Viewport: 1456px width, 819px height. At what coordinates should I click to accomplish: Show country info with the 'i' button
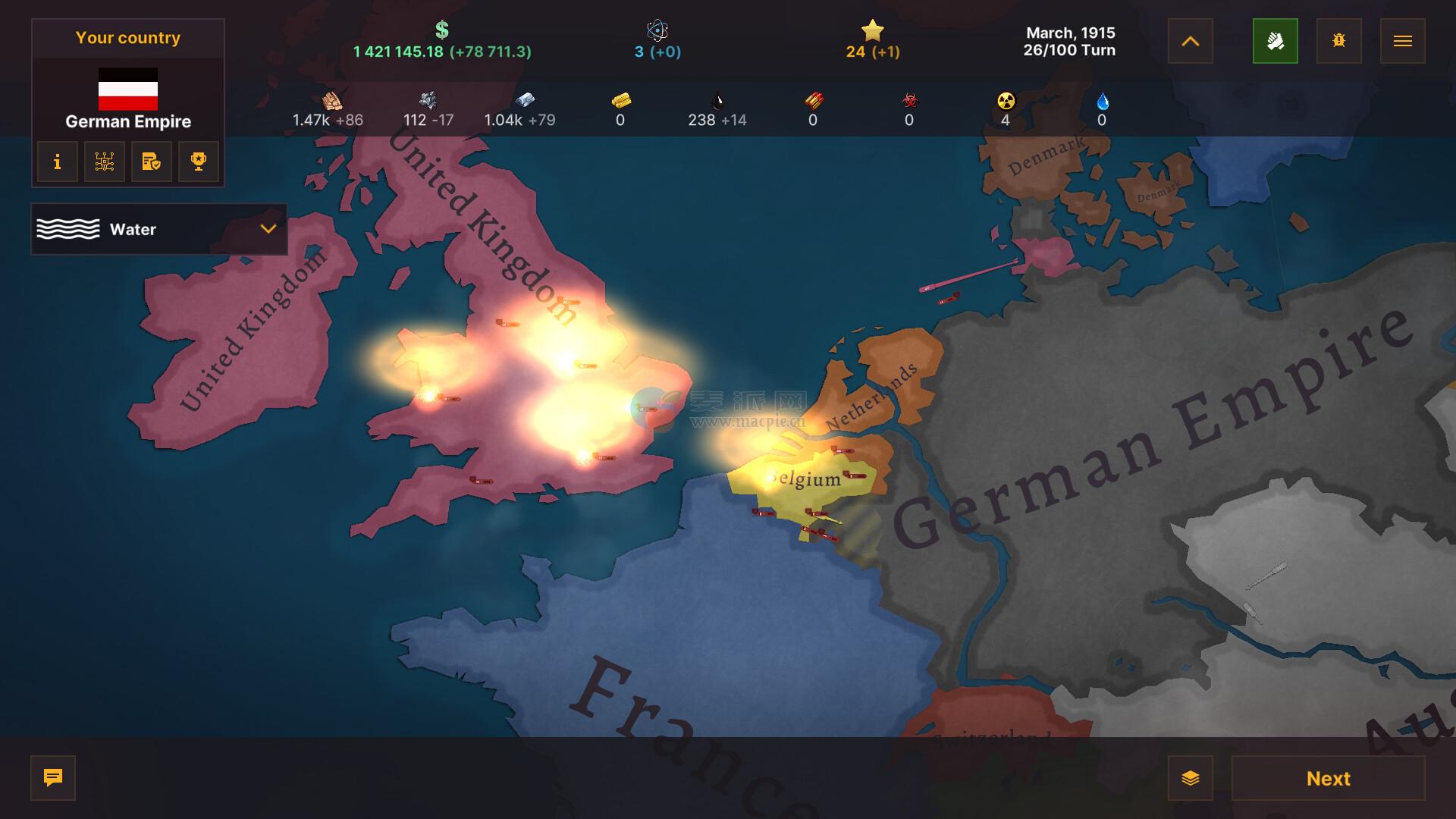[58, 162]
